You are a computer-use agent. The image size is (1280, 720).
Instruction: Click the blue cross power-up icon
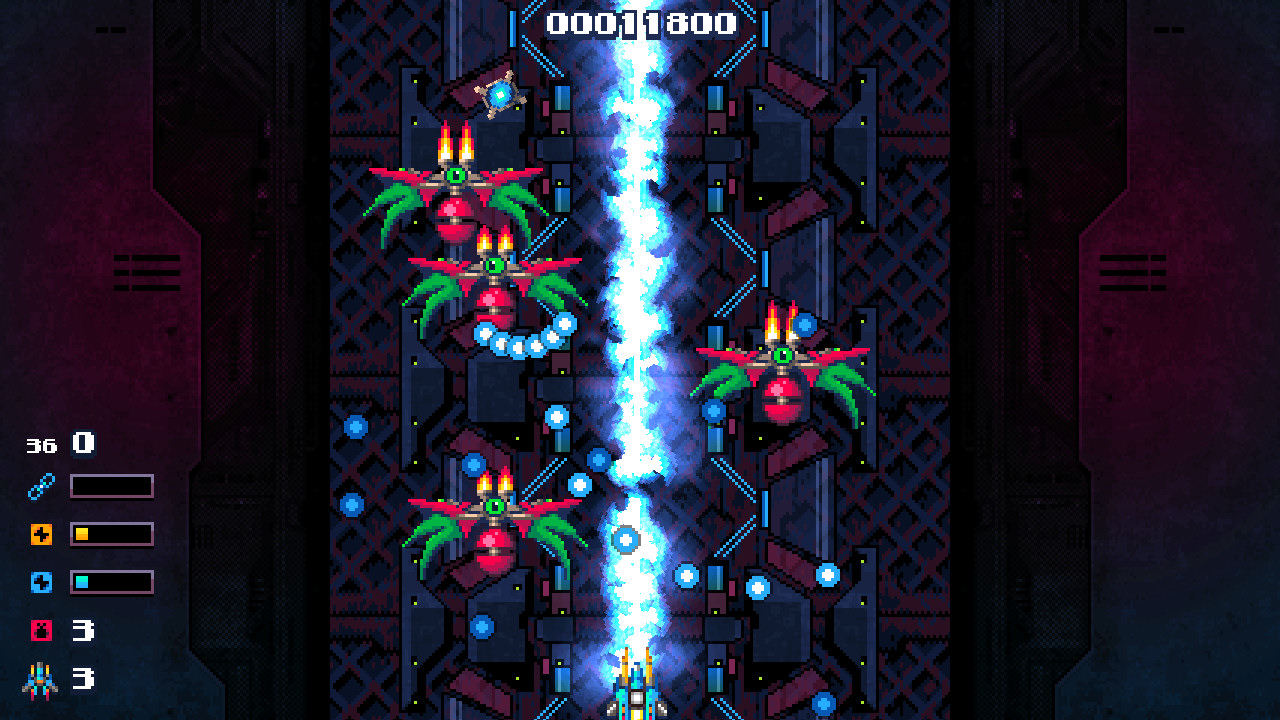(39, 582)
